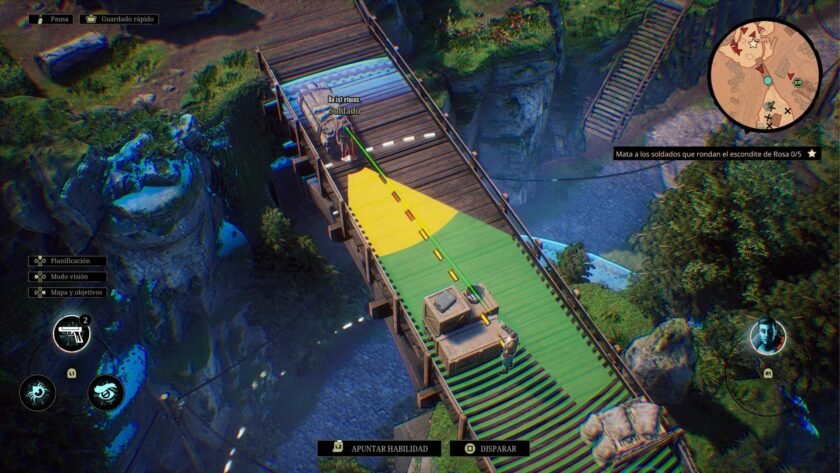Use Guardado rápido quick save
Viewport: 840px width, 473px height.
click(118, 19)
